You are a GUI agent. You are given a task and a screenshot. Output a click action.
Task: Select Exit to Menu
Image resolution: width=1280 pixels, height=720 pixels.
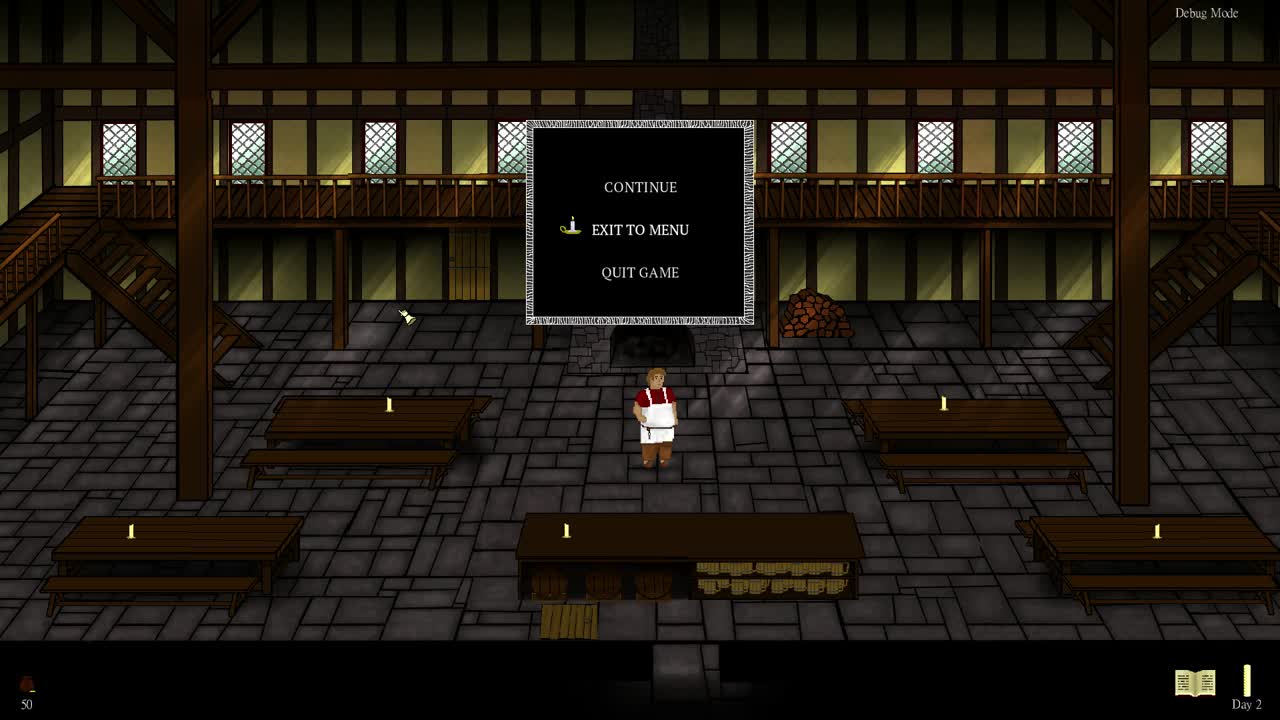click(x=640, y=230)
